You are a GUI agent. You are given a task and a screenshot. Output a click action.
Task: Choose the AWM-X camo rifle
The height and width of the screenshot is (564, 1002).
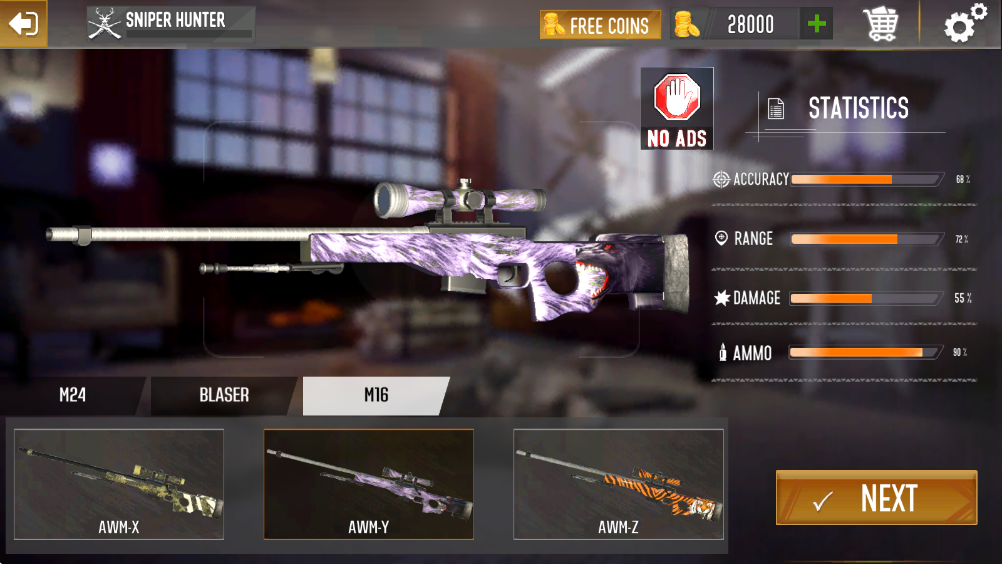click(119, 484)
